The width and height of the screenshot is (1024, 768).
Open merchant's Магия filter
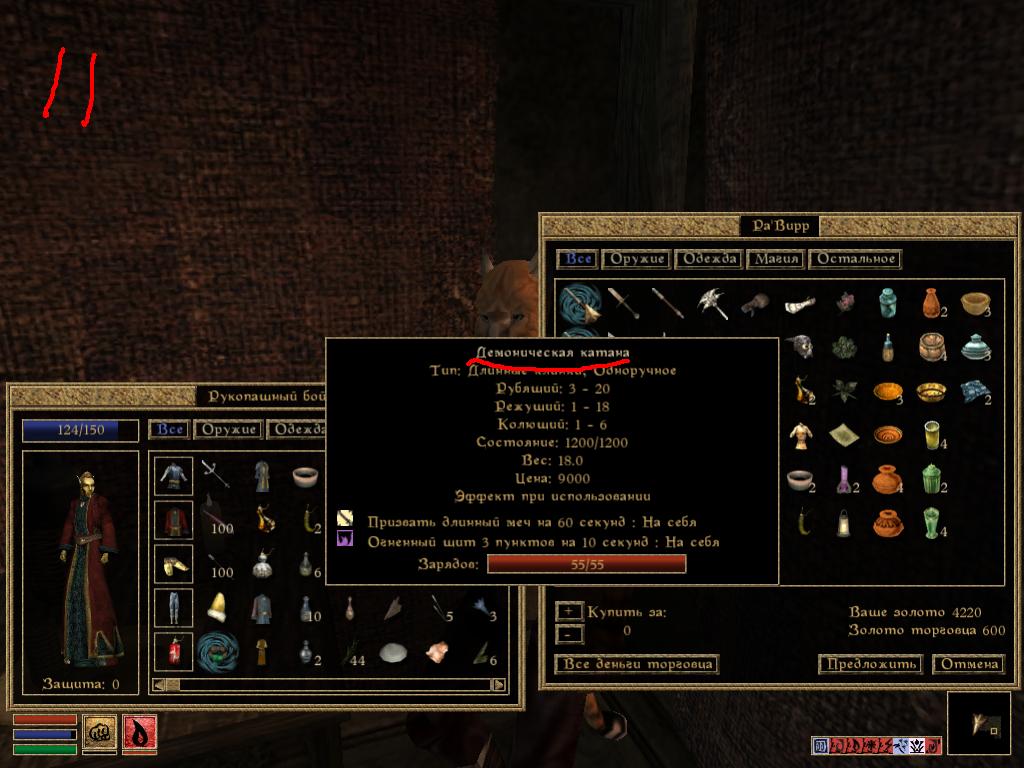pos(776,259)
